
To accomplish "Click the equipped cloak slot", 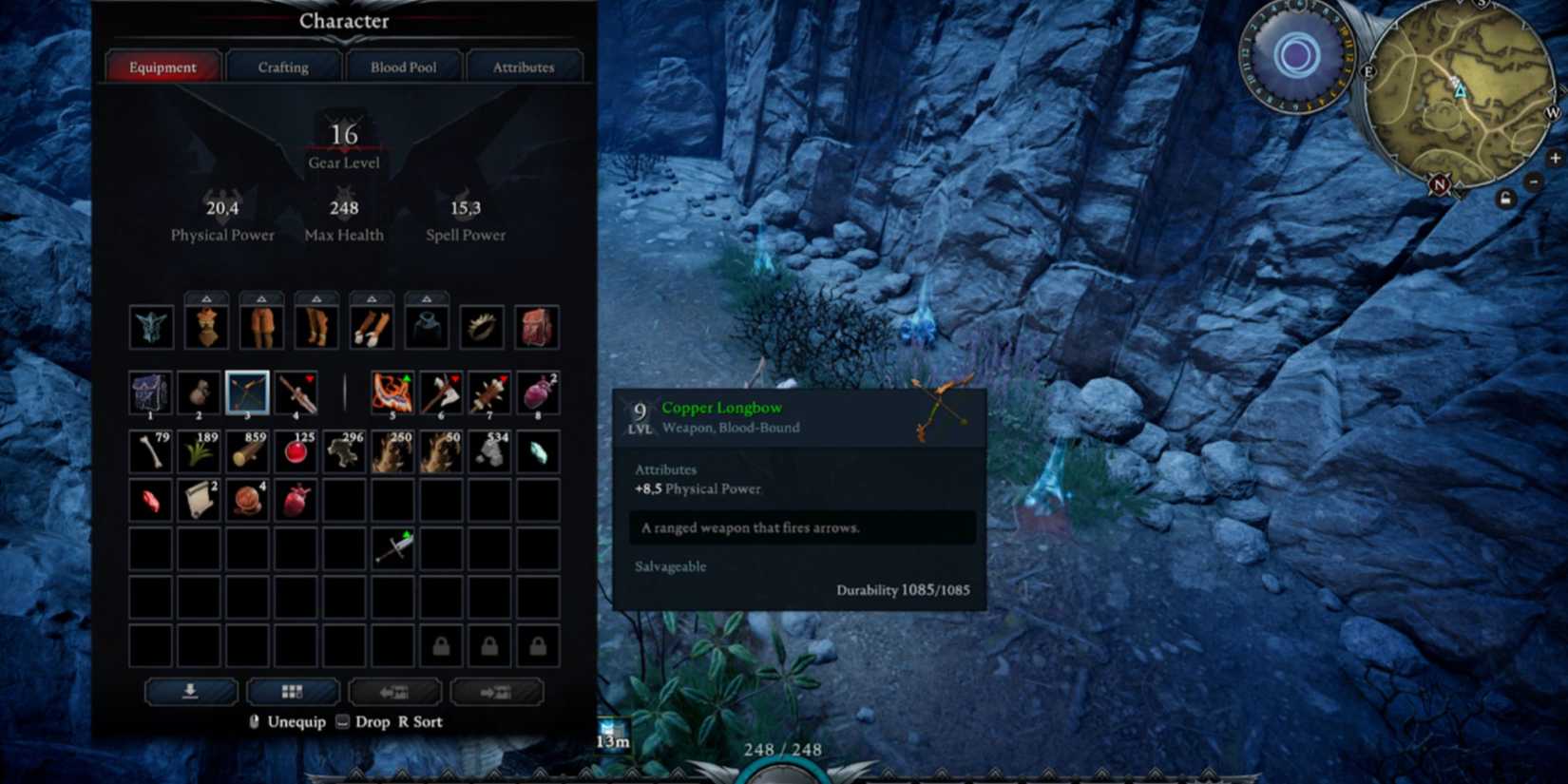I will pos(425,327).
